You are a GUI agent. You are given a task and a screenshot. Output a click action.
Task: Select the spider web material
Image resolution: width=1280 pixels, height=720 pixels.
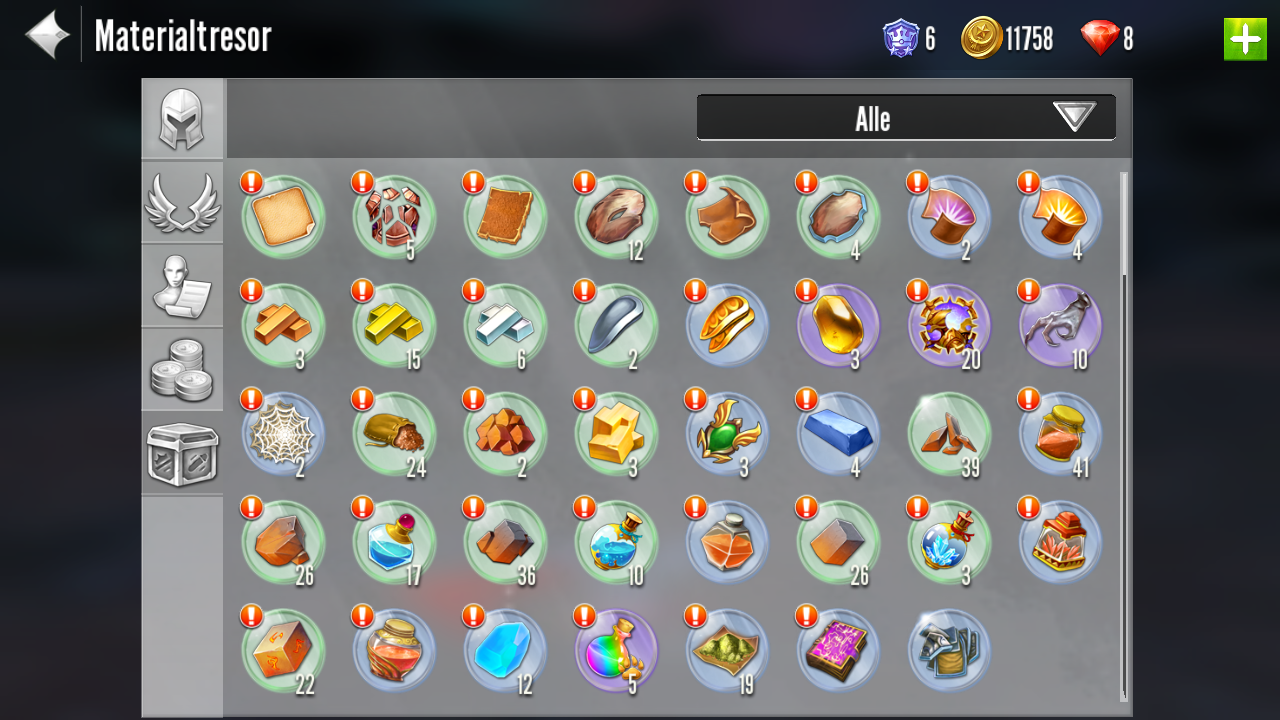tap(283, 433)
